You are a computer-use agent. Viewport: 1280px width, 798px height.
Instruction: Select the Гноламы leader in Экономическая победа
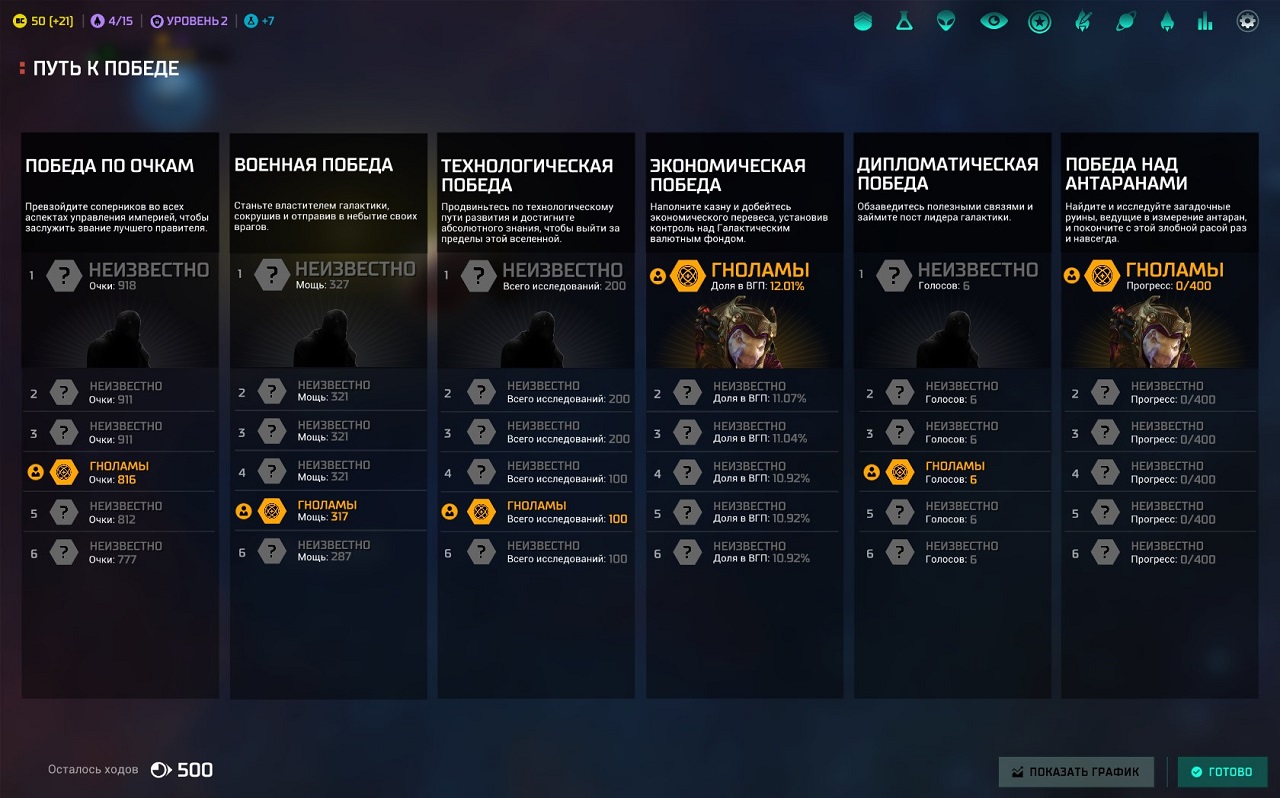point(741,277)
